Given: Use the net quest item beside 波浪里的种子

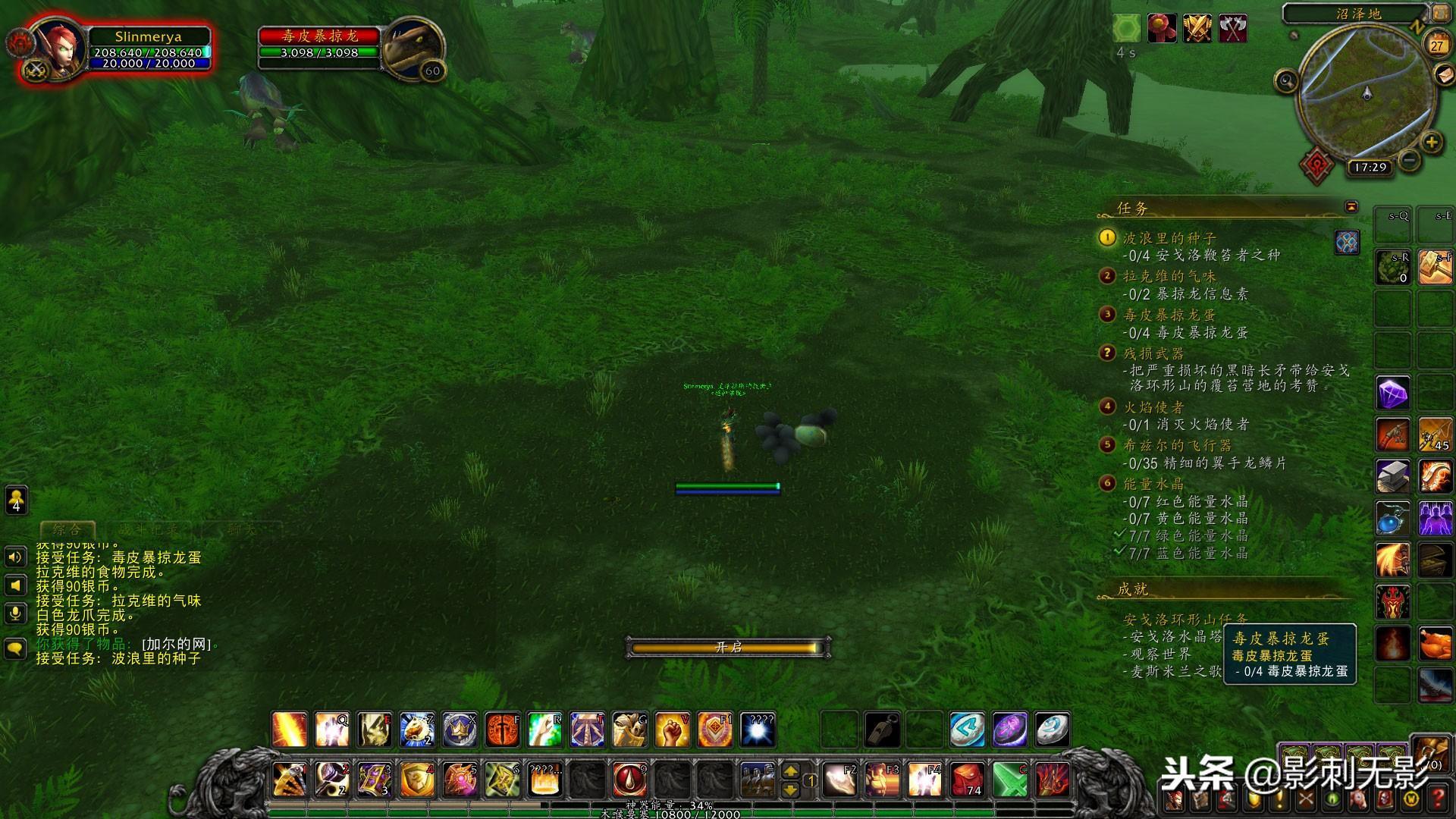Looking at the screenshot, I should click(x=1347, y=242).
